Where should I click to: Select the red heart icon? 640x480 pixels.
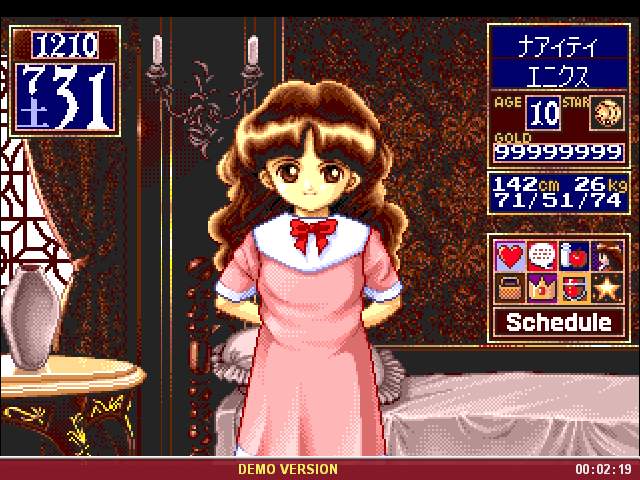tap(512, 257)
